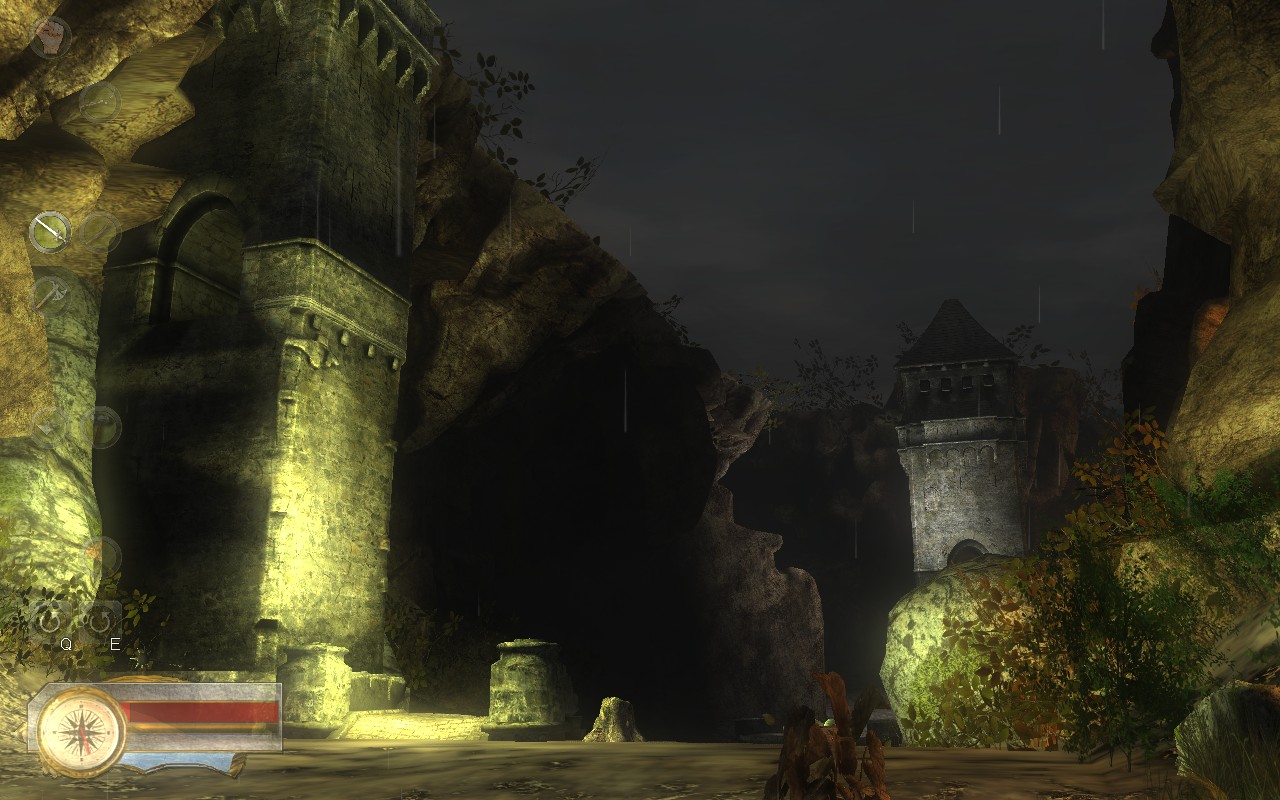Expand the lower skill slot group near Q and E
Image resolution: width=1280 pixels, height=800 pixels.
coord(75,621)
